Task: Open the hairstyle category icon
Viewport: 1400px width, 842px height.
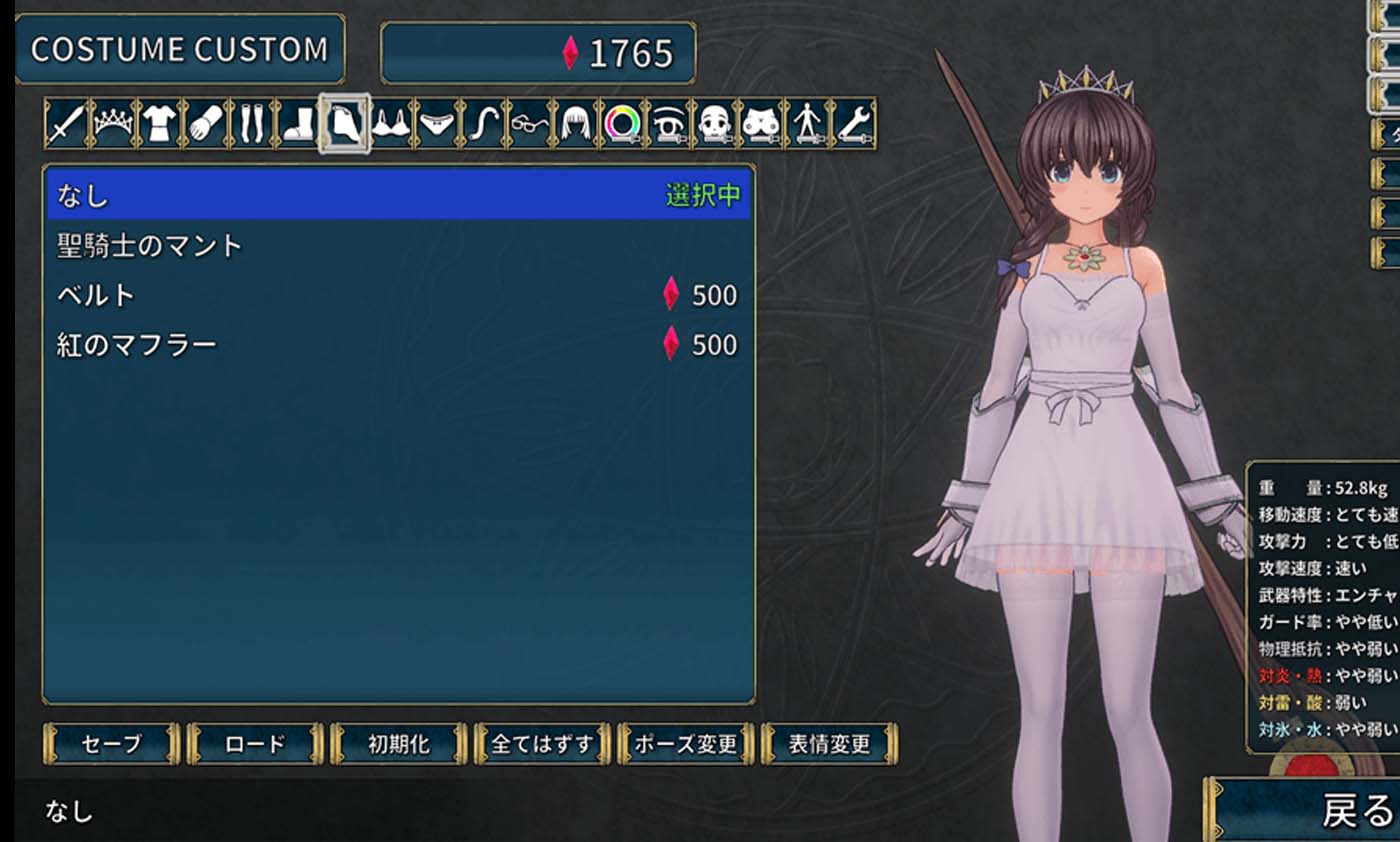Action: (x=577, y=122)
